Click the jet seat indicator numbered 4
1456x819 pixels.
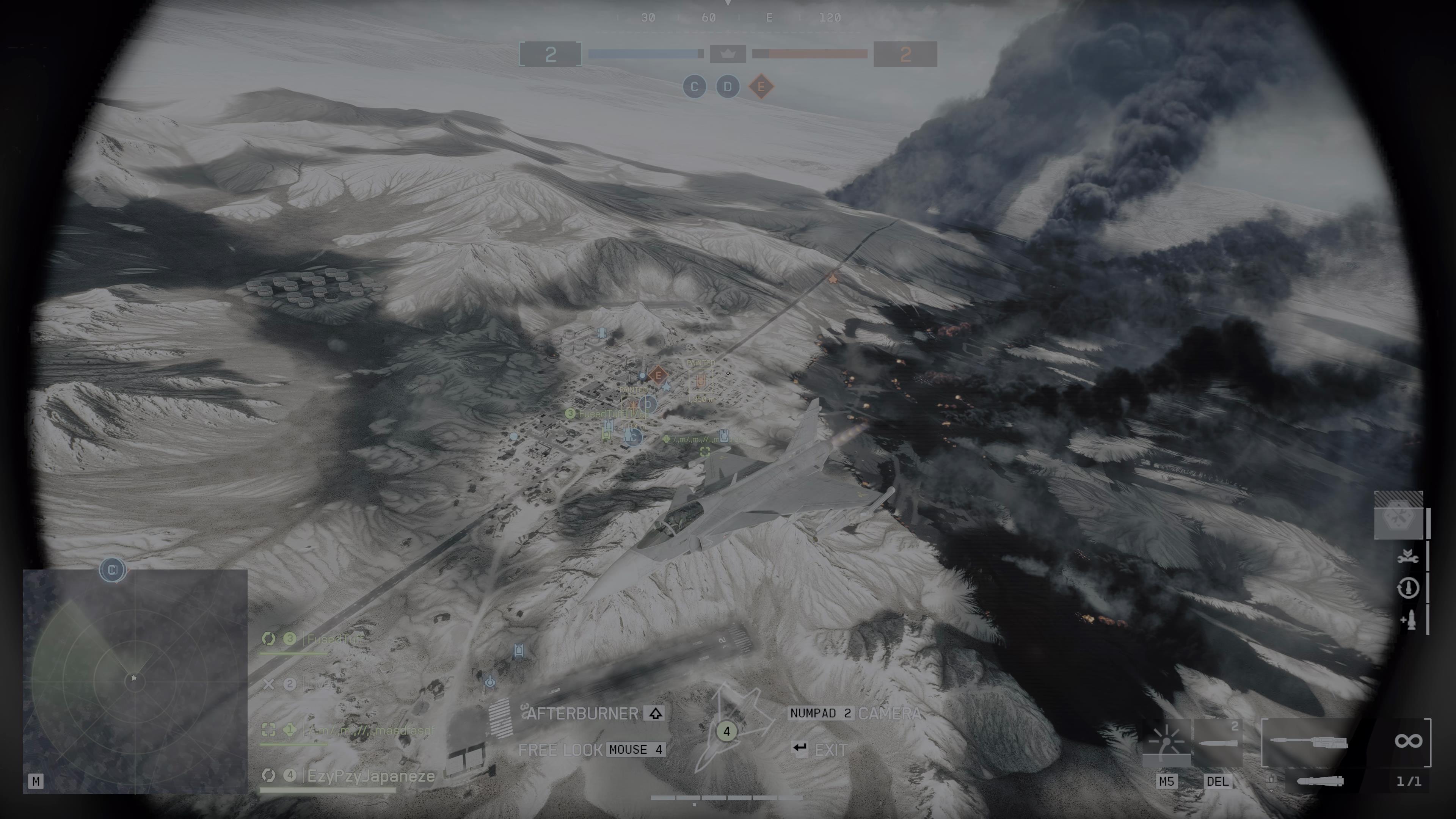(726, 731)
